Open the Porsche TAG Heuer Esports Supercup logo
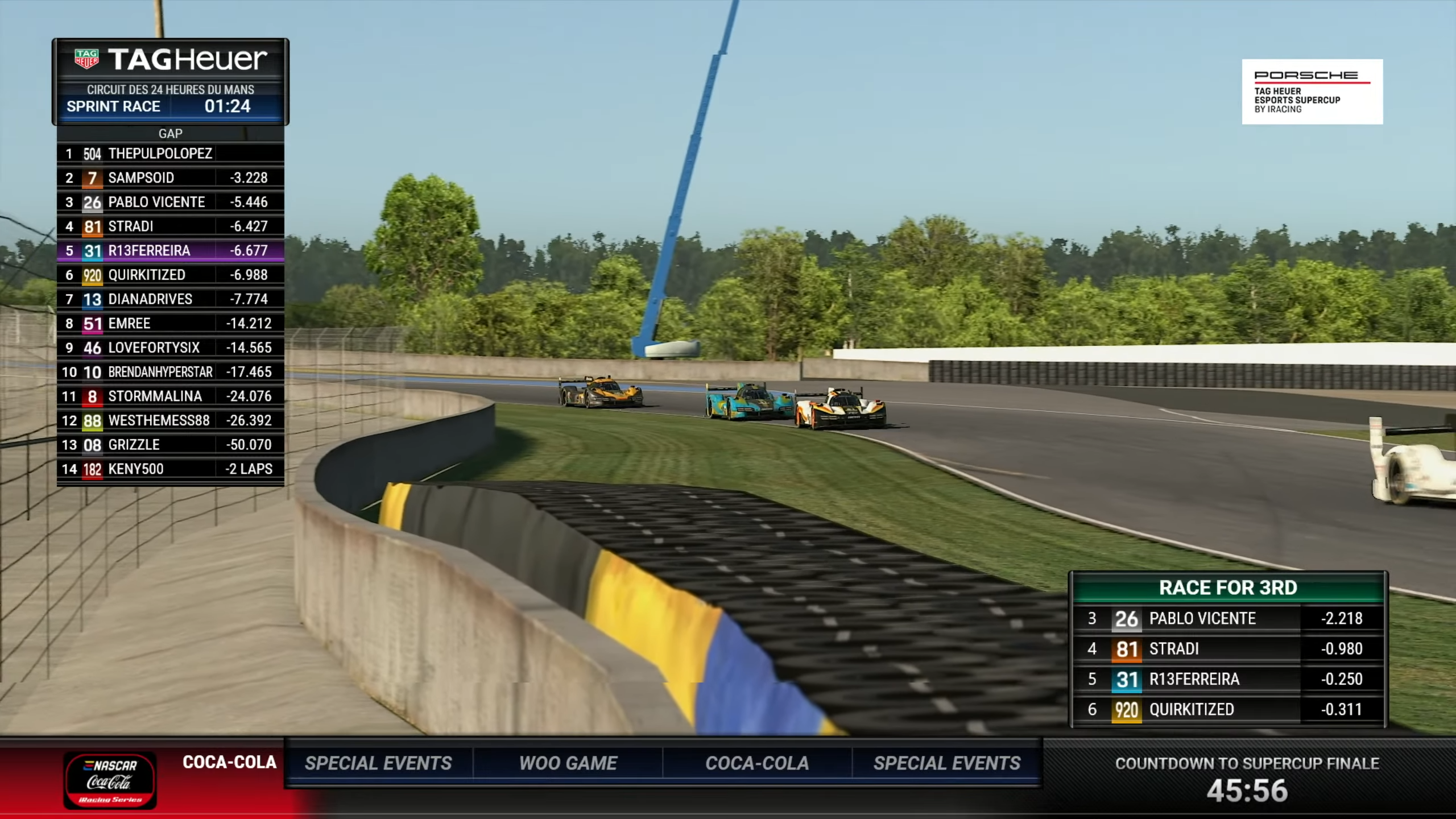 (x=1312, y=92)
